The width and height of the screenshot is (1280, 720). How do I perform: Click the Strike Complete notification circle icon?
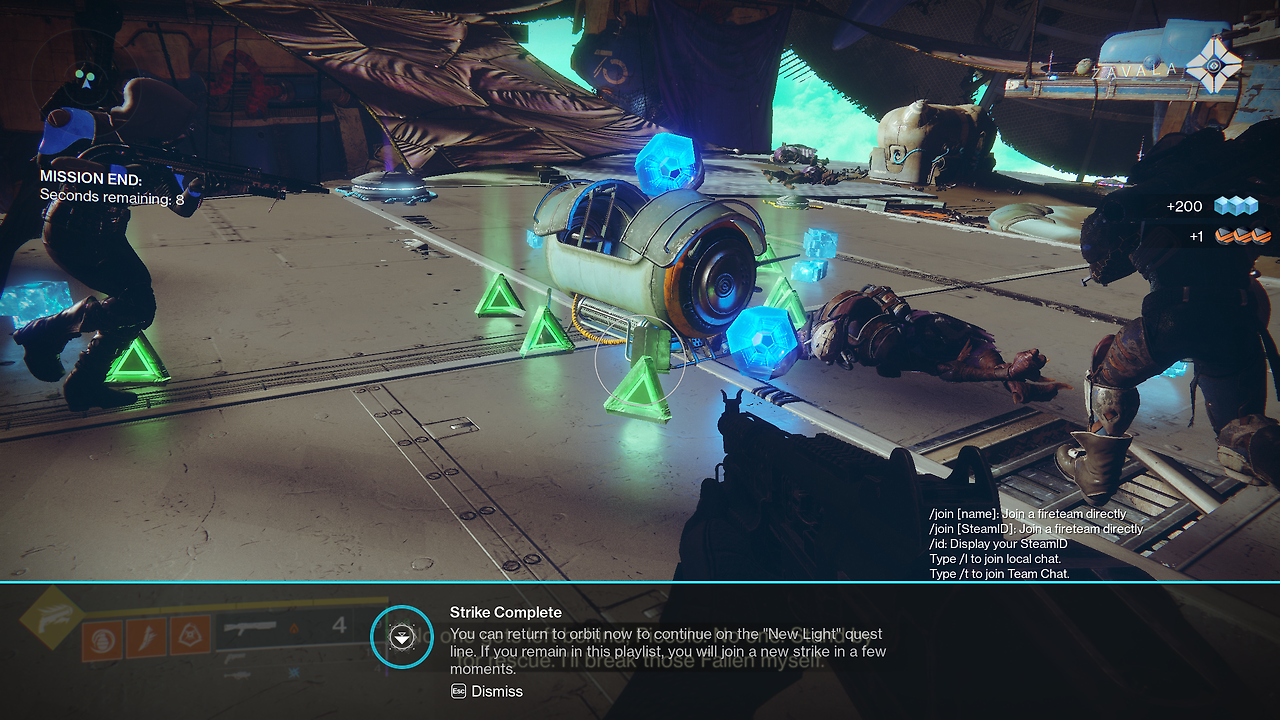(x=401, y=637)
